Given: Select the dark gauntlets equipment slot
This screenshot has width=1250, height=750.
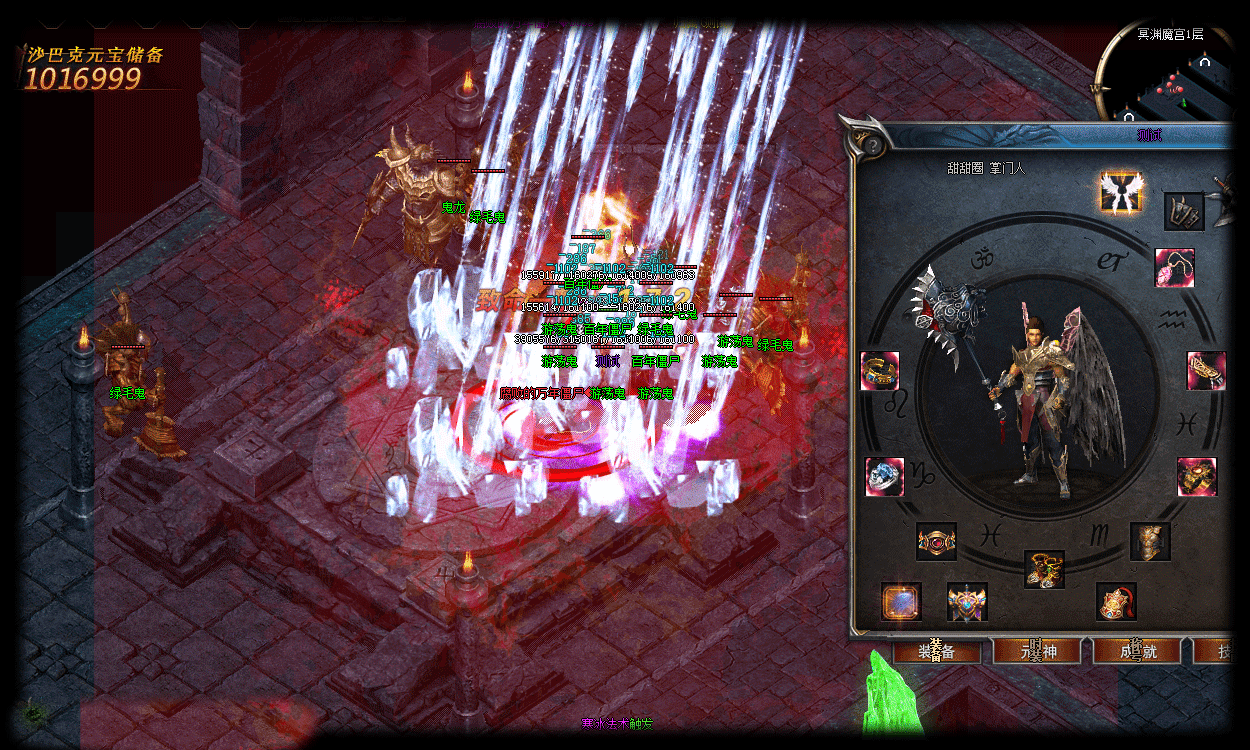Looking at the screenshot, I should click(1183, 211).
